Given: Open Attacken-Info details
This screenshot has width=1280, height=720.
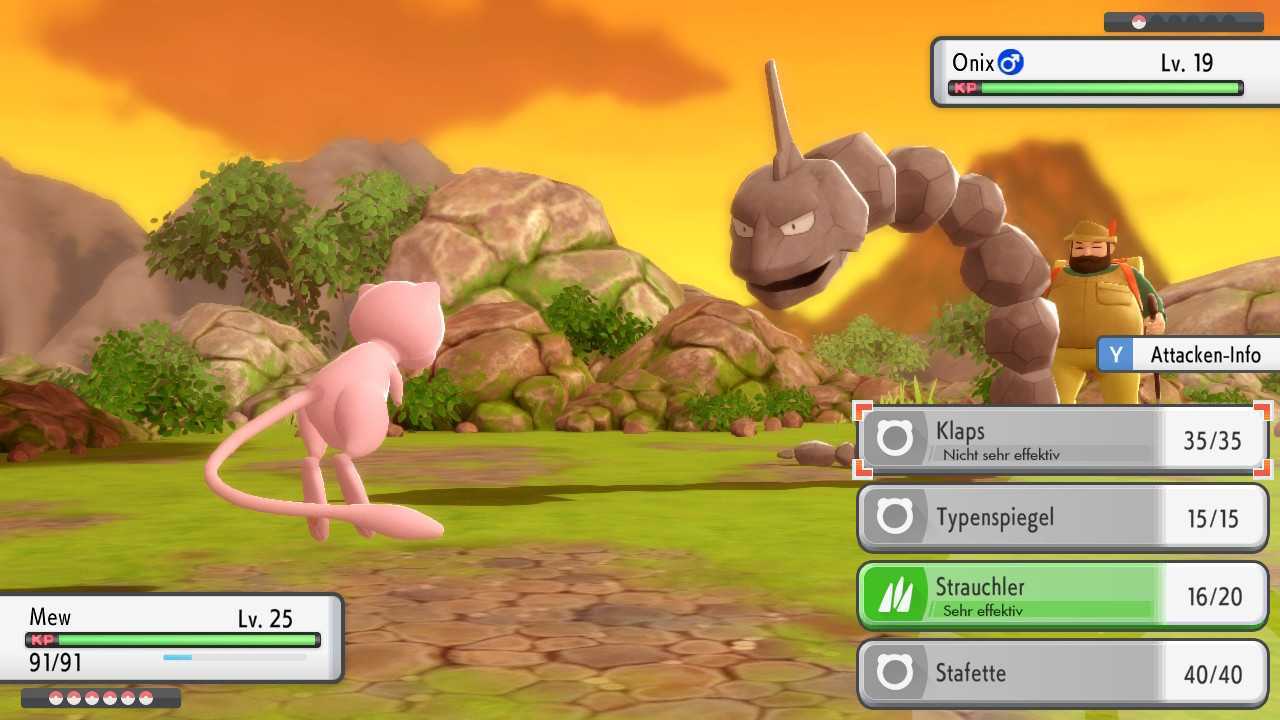Looking at the screenshot, I should click(1188, 355).
